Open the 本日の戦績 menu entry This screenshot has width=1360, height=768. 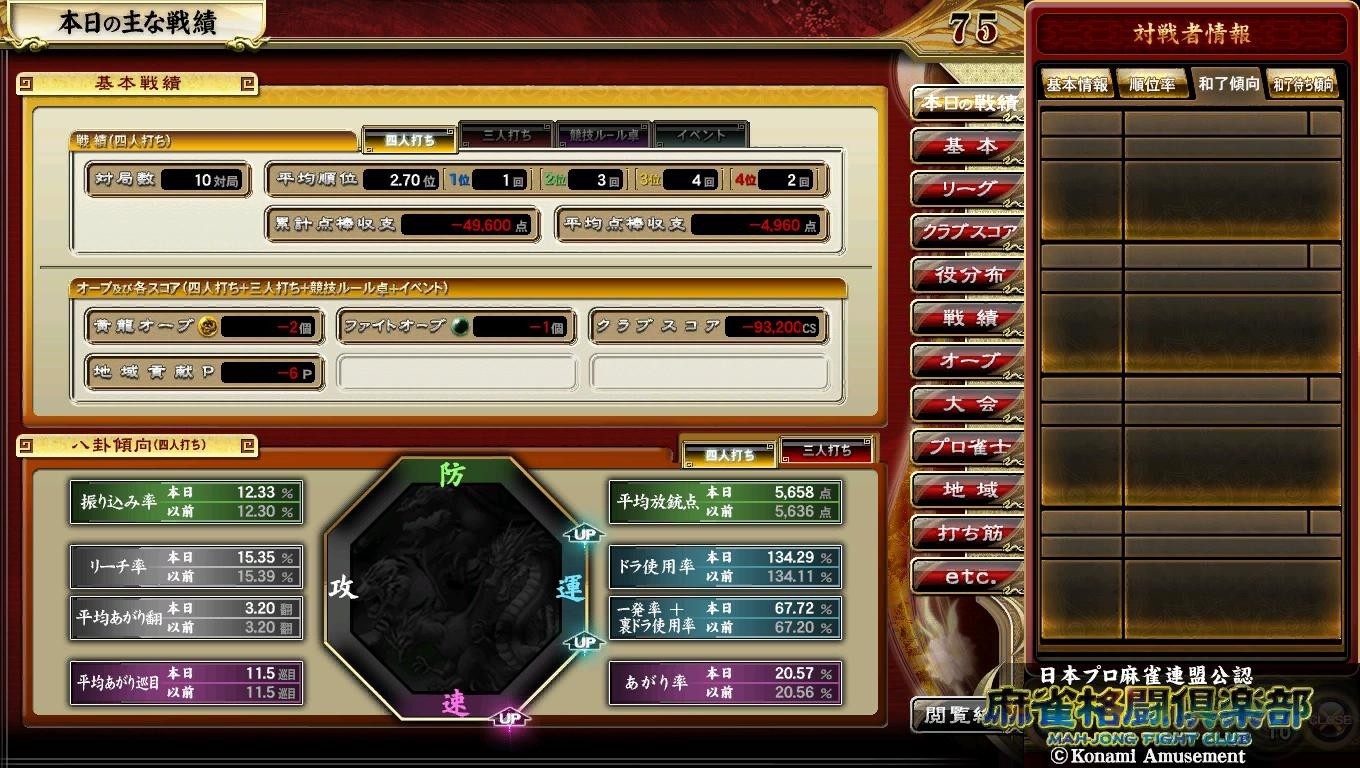pyautogui.click(x=968, y=103)
